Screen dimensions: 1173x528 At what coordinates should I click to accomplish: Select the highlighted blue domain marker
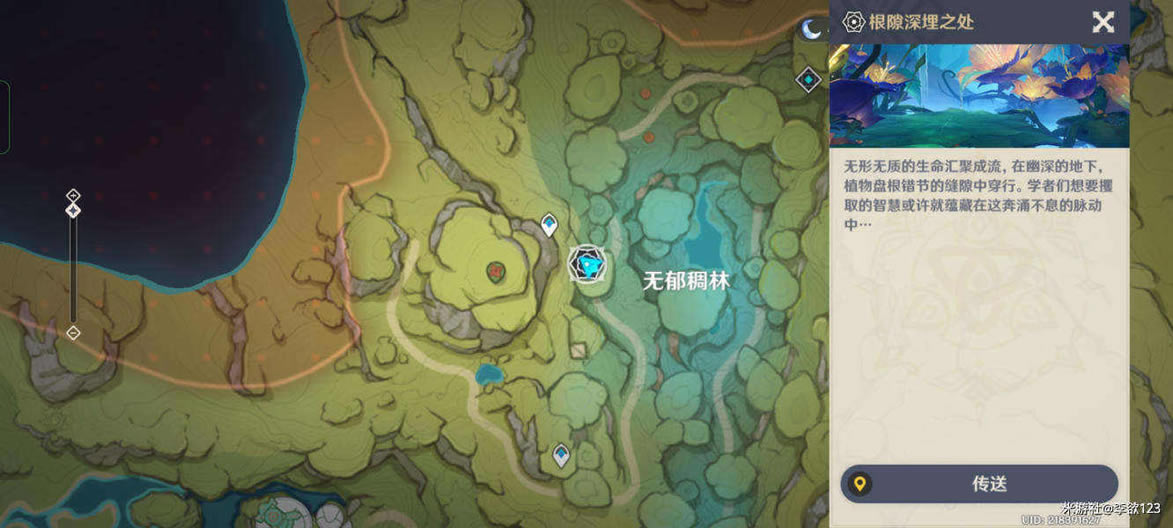[587, 263]
